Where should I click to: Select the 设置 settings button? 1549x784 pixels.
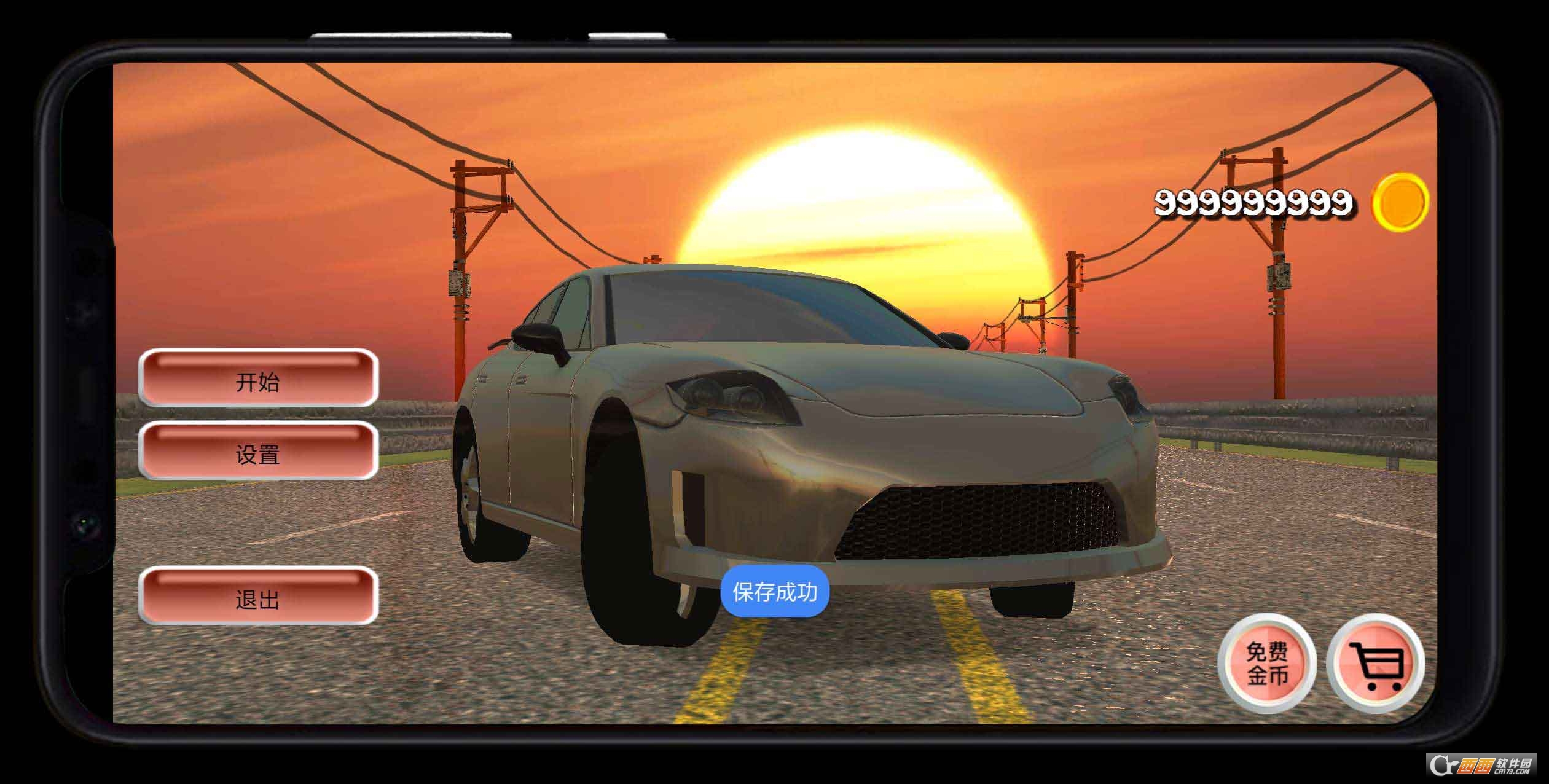click(257, 456)
